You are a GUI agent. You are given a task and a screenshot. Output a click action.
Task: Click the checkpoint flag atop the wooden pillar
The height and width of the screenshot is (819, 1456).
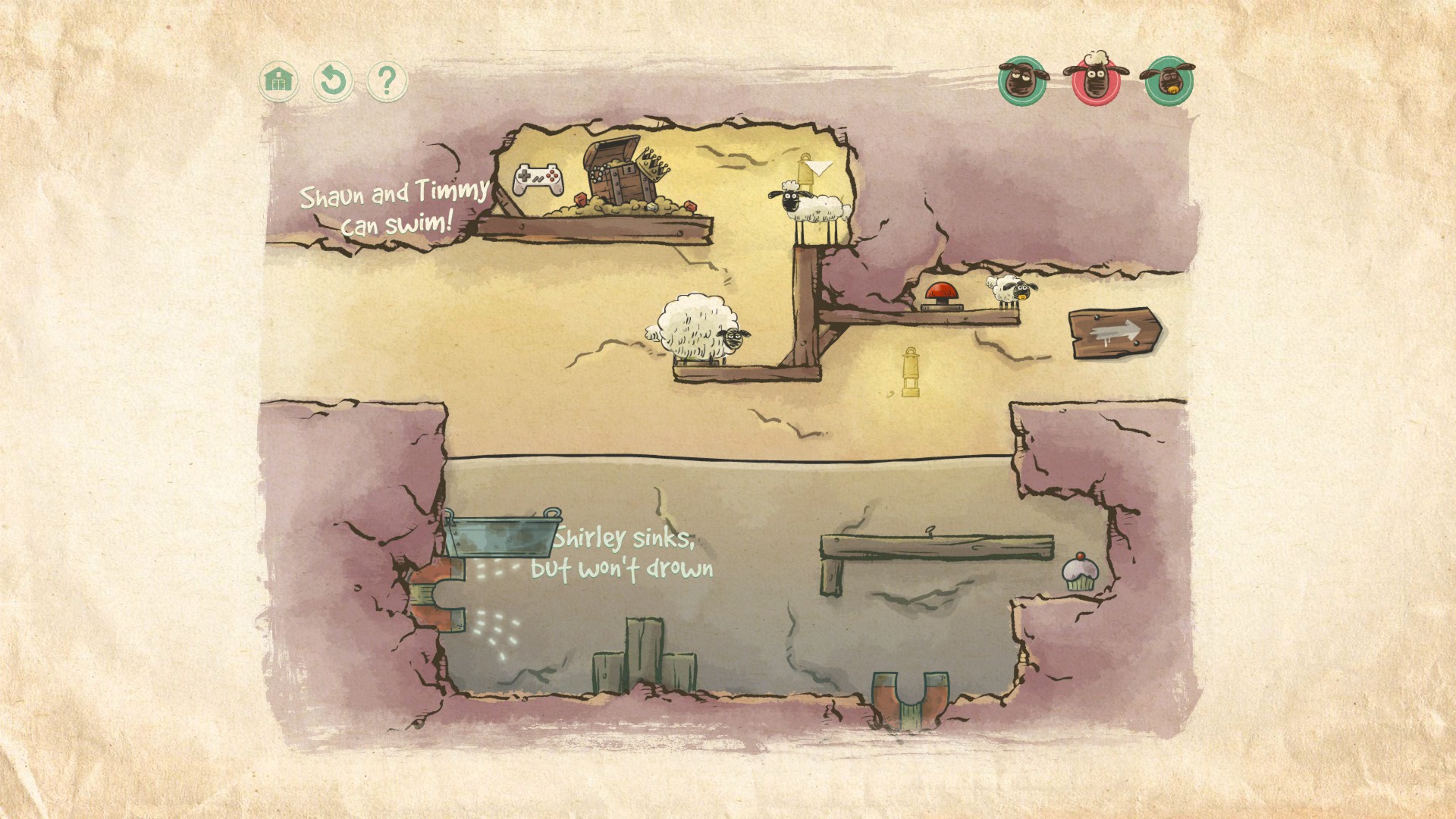[x=813, y=168]
